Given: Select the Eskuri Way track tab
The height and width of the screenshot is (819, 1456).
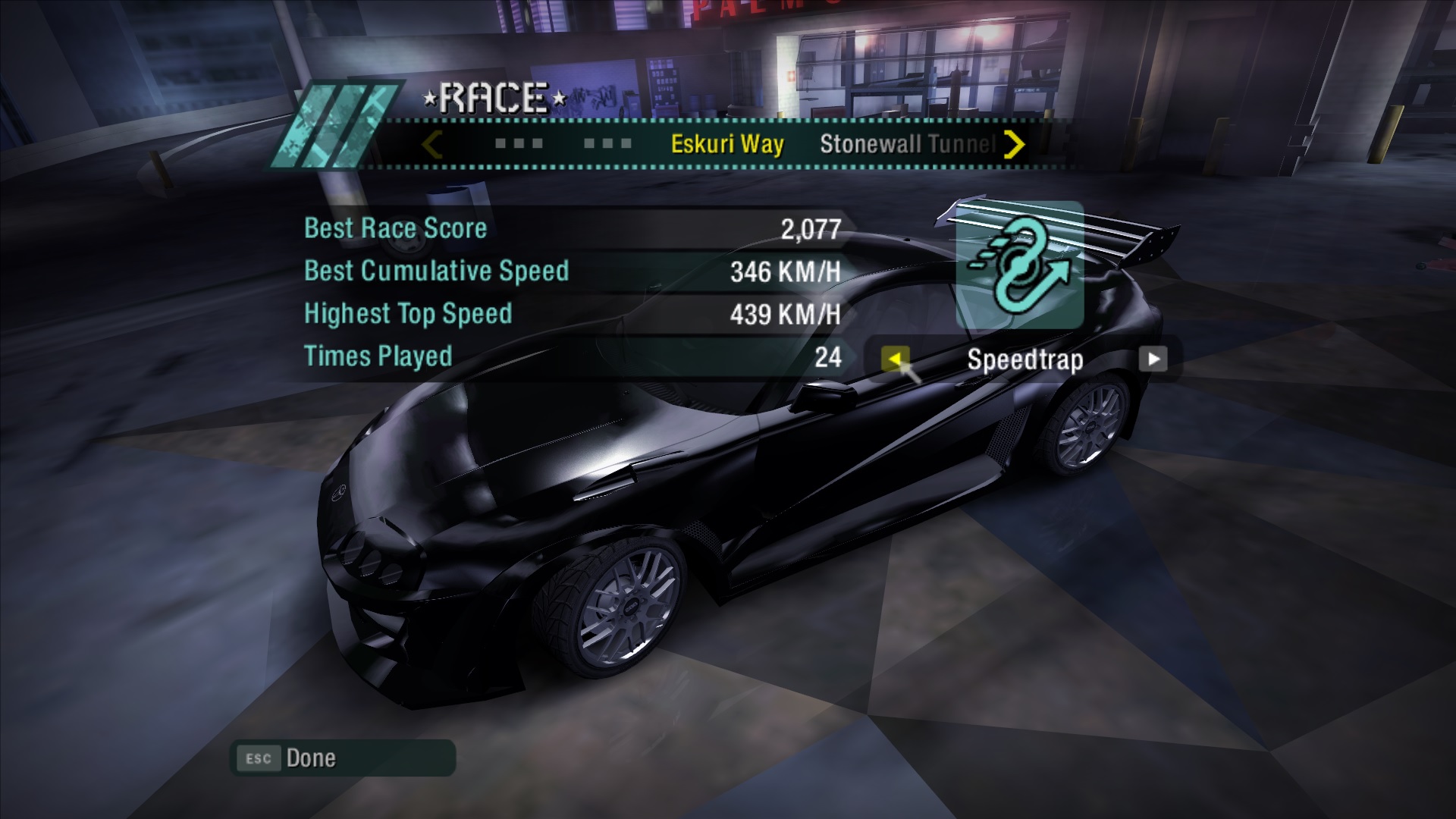Looking at the screenshot, I should 726,144.
